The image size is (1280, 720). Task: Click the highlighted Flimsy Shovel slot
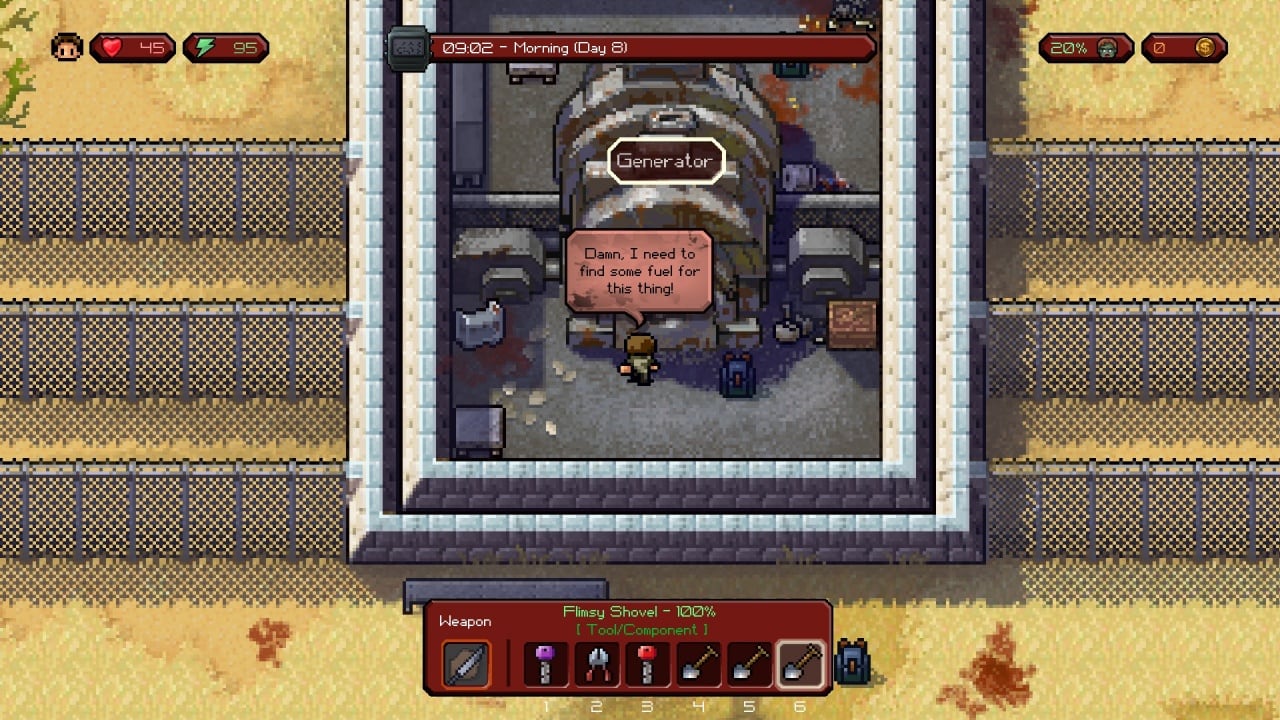(x=800, y=665)
